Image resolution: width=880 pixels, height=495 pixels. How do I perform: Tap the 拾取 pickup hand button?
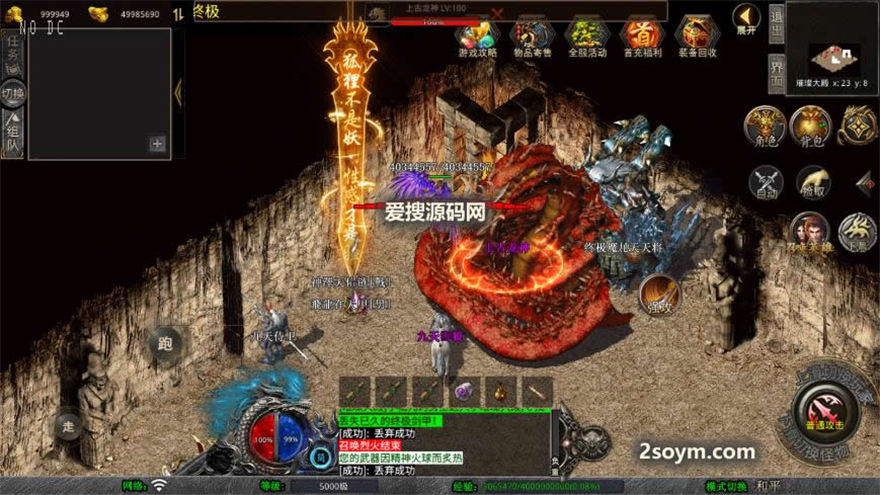812,182
